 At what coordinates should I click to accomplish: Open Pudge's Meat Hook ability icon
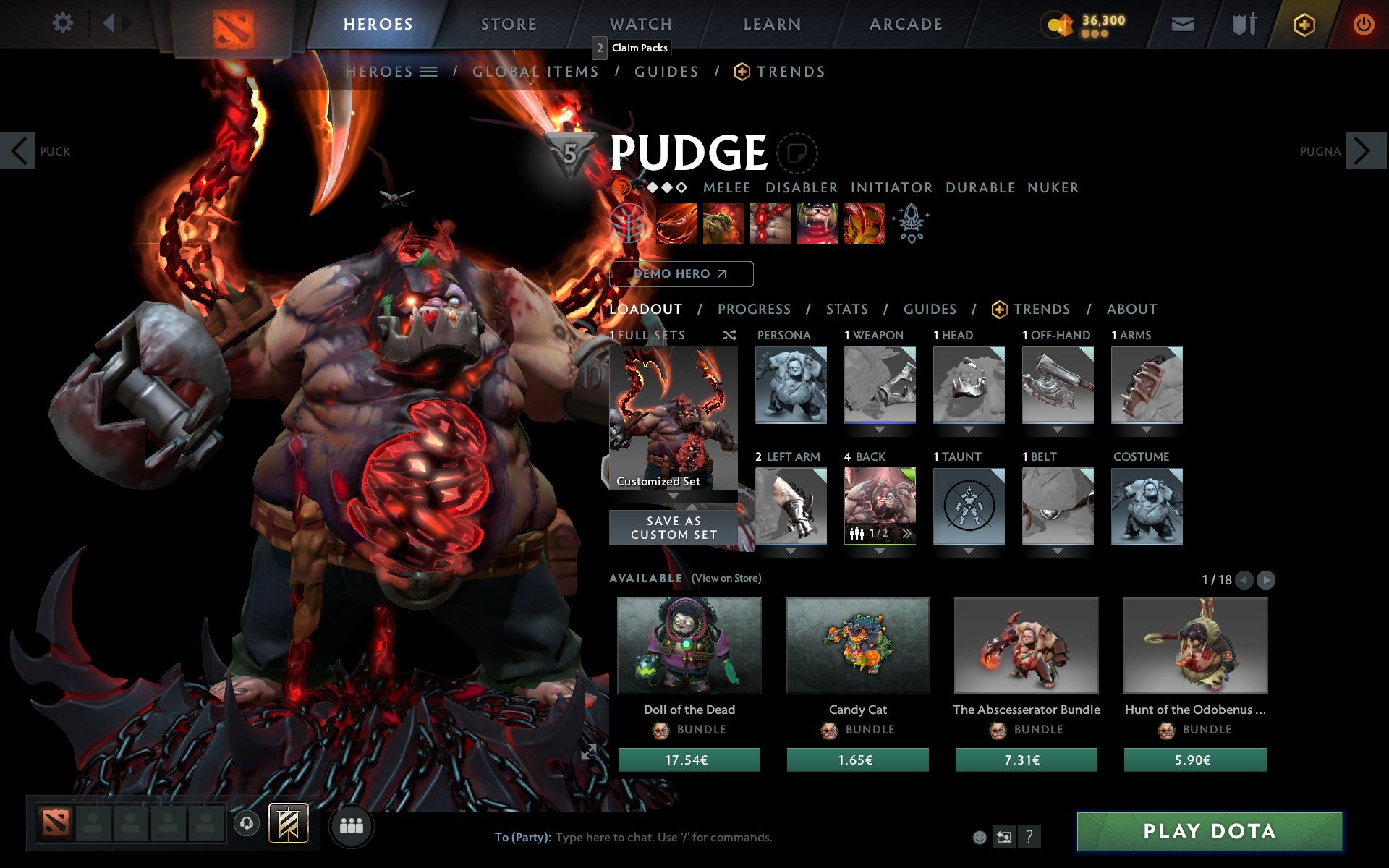coord(678,223)
